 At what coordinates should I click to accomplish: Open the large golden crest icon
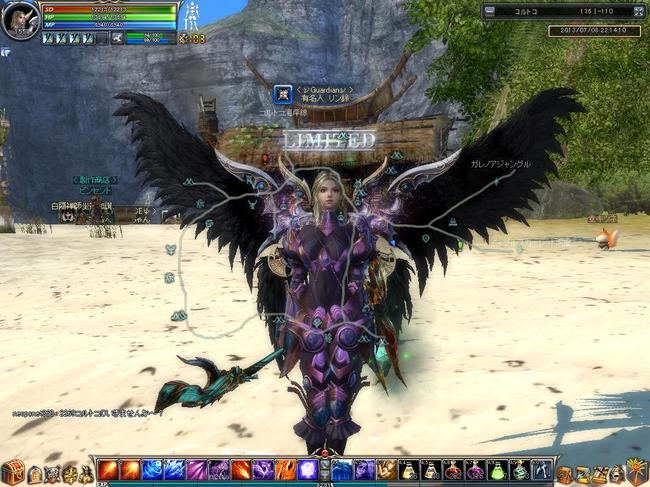pos(636,471)
